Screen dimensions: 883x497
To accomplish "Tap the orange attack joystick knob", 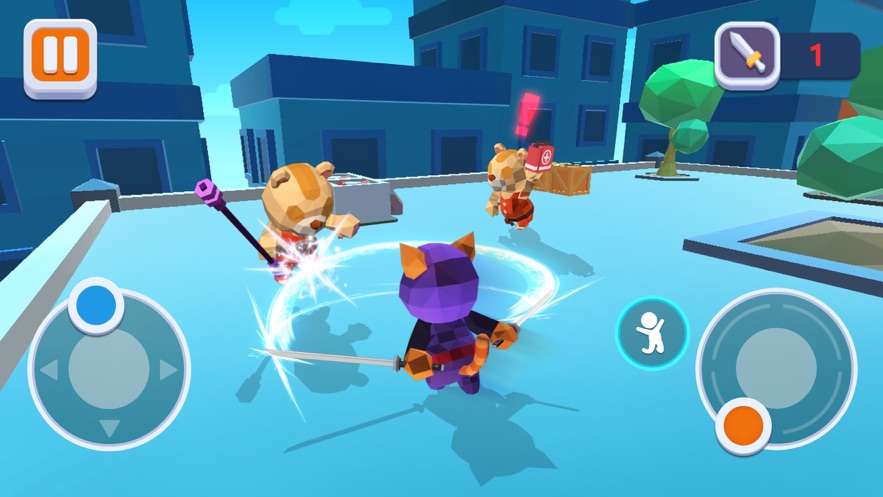I will tap(744, 424).
